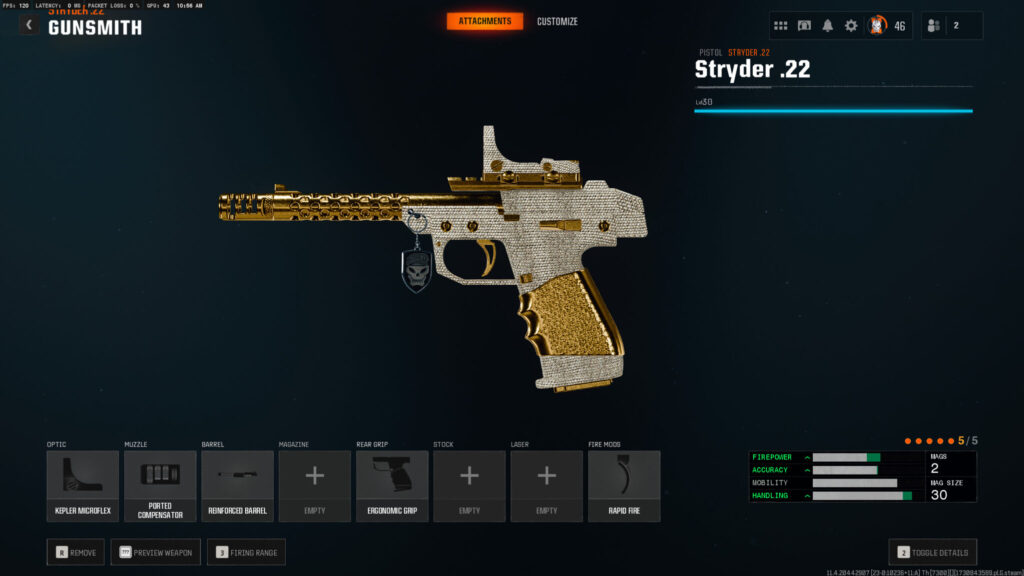1024x576 pixels.
Task: Open the player profile avatar
Action: click(877, 26)
